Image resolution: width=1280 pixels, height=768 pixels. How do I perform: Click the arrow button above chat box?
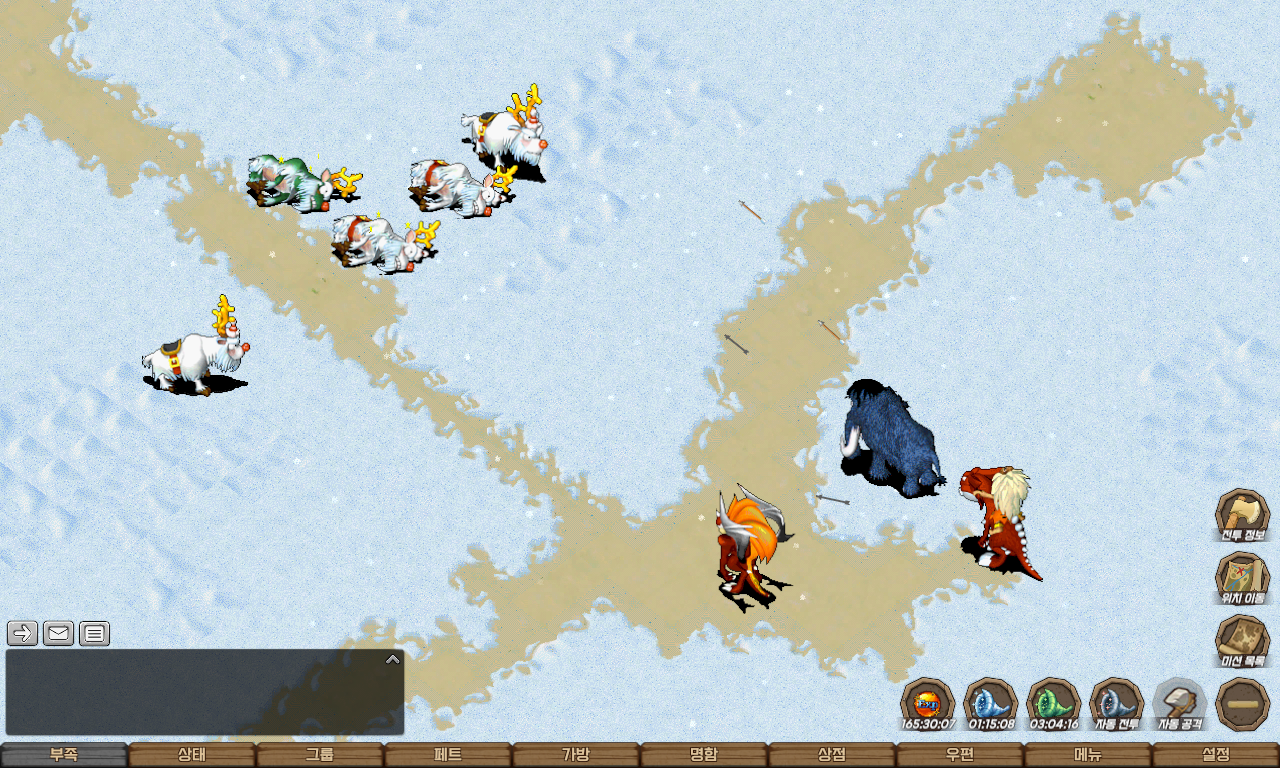pos(23,633)
